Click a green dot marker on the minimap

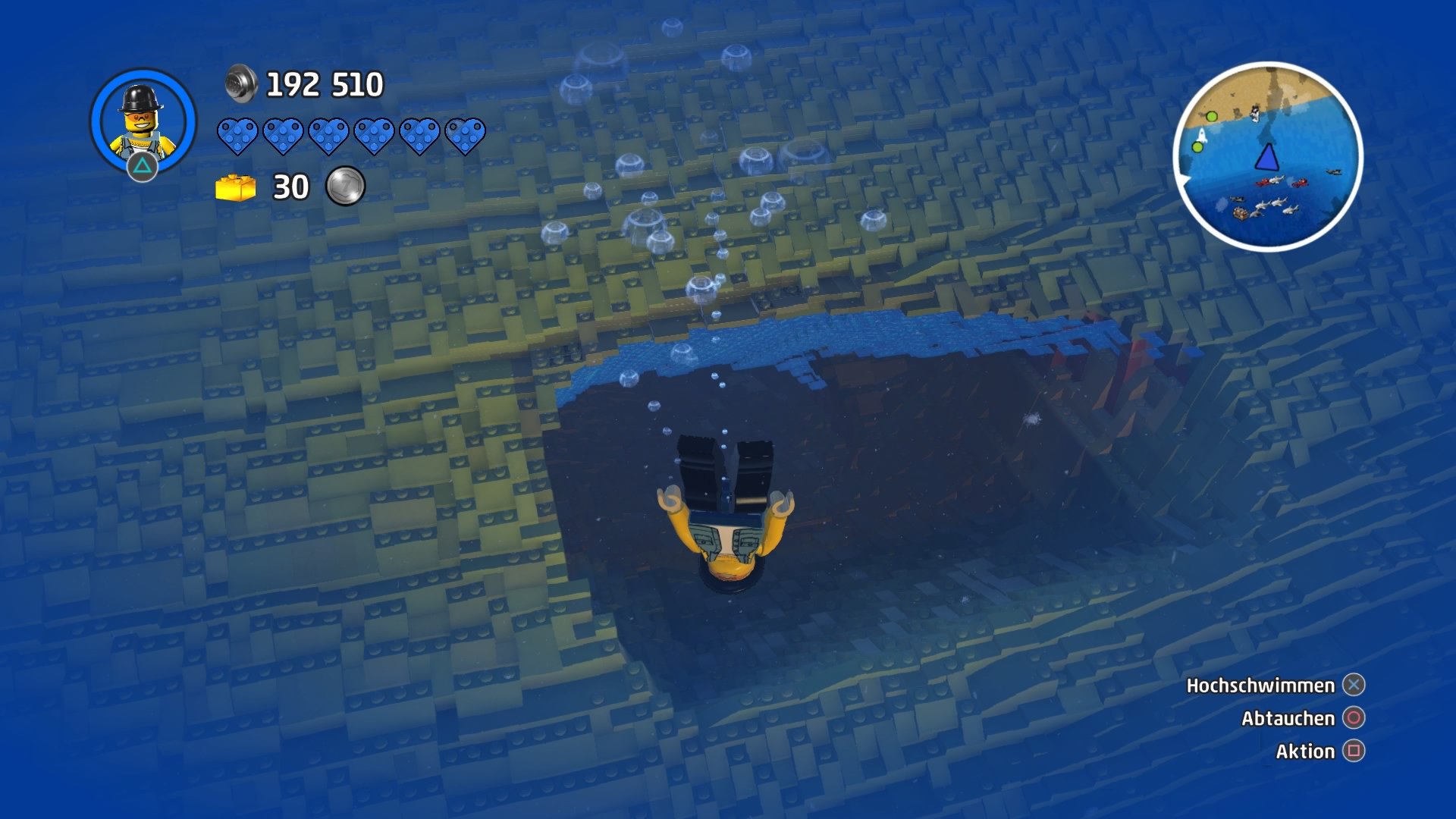point(1212,118)
